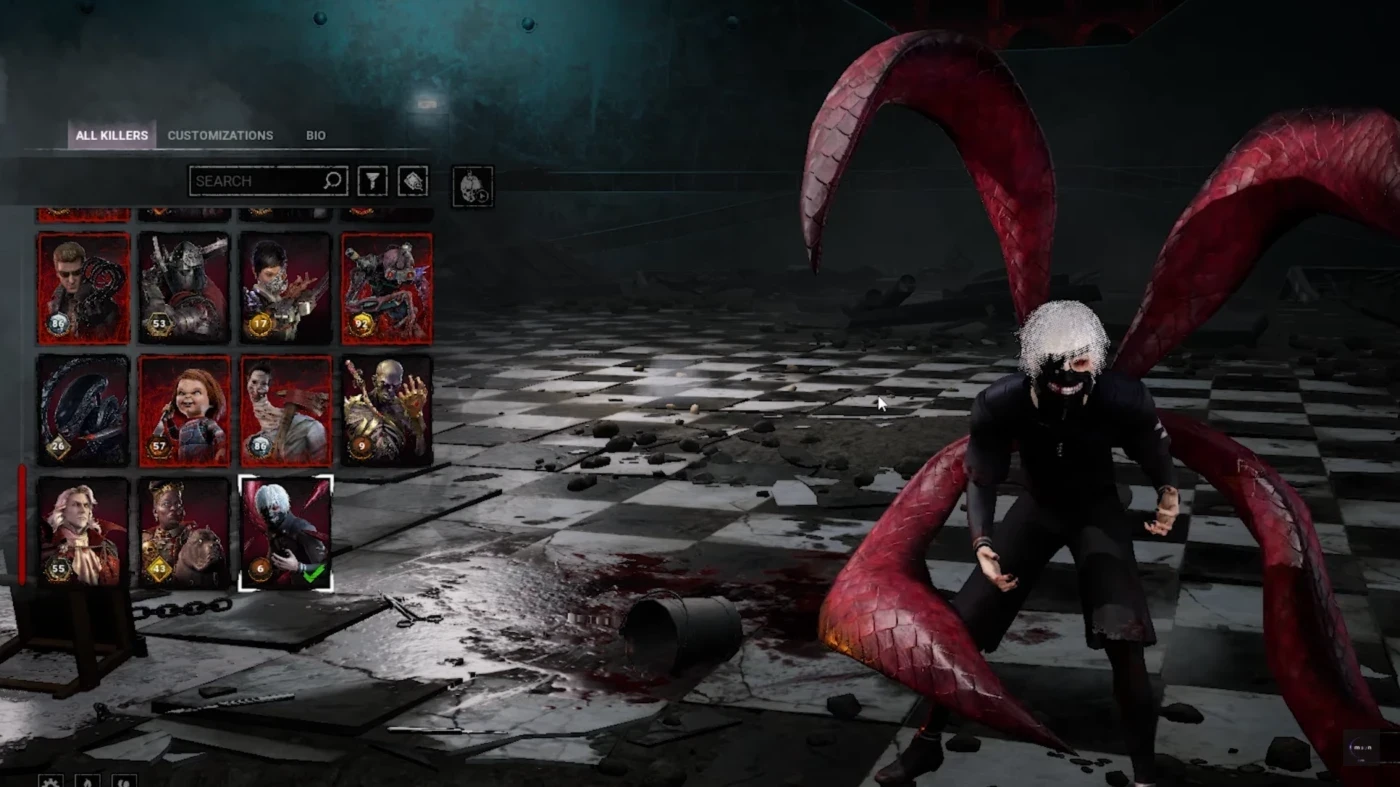
Task: Select the Mastermind with sunglasses portrait
Action: click(x=84, y=288)
